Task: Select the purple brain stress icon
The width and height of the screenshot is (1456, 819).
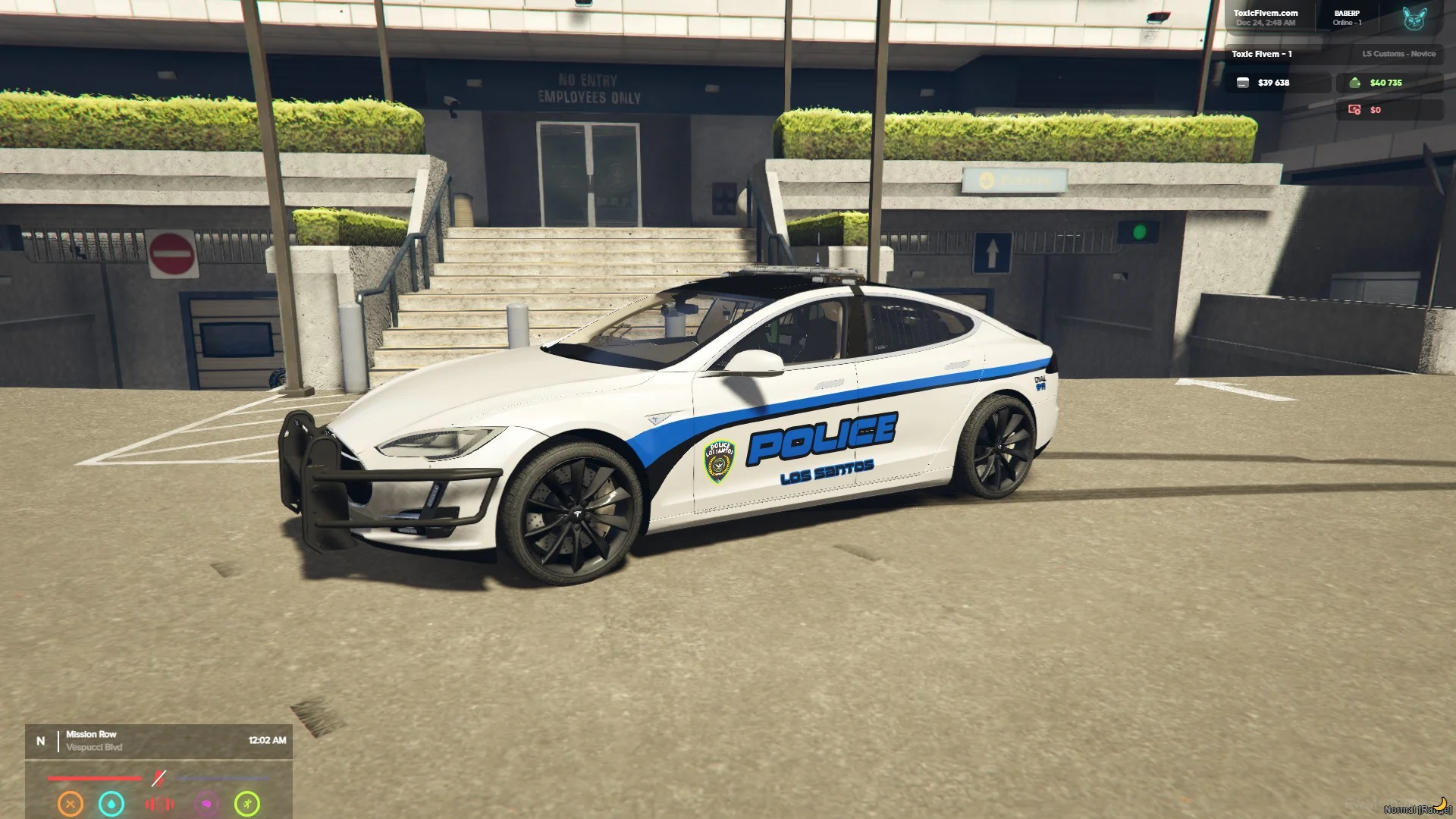Action: [206, 804]
